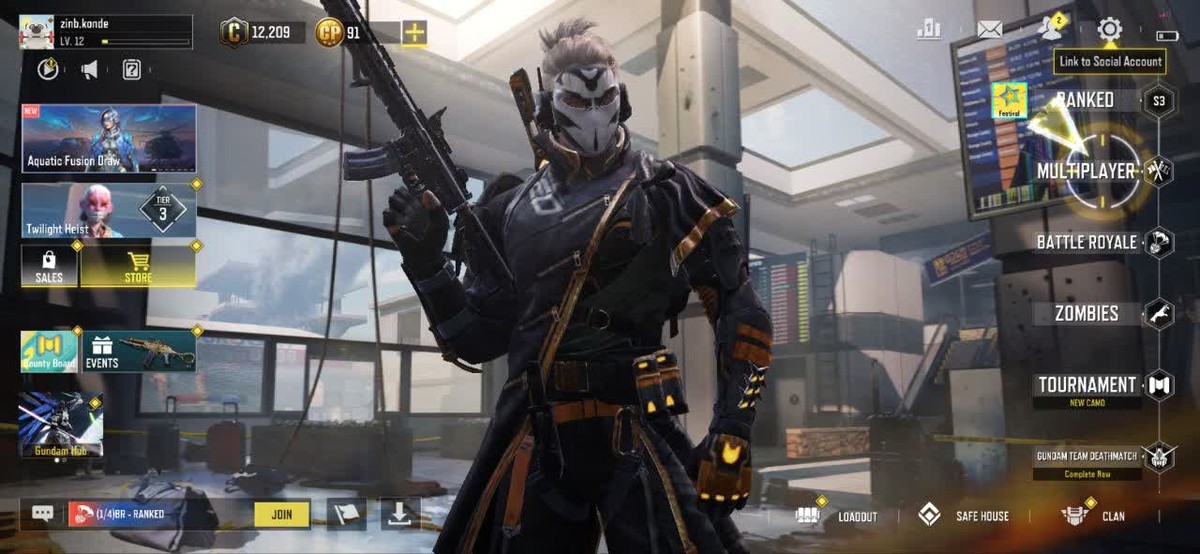Open the chat bubble icon
The height and width of the screenshot is (554, 1200).
42,514
